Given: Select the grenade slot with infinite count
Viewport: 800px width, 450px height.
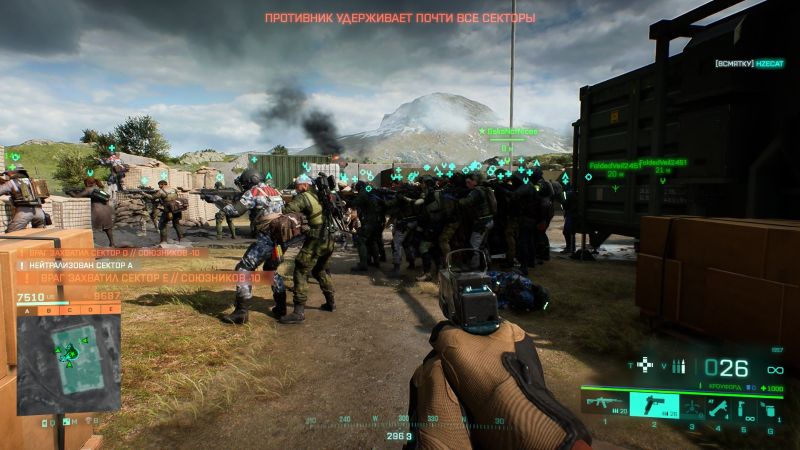Looking at the screenshot, I should point(744,407).
